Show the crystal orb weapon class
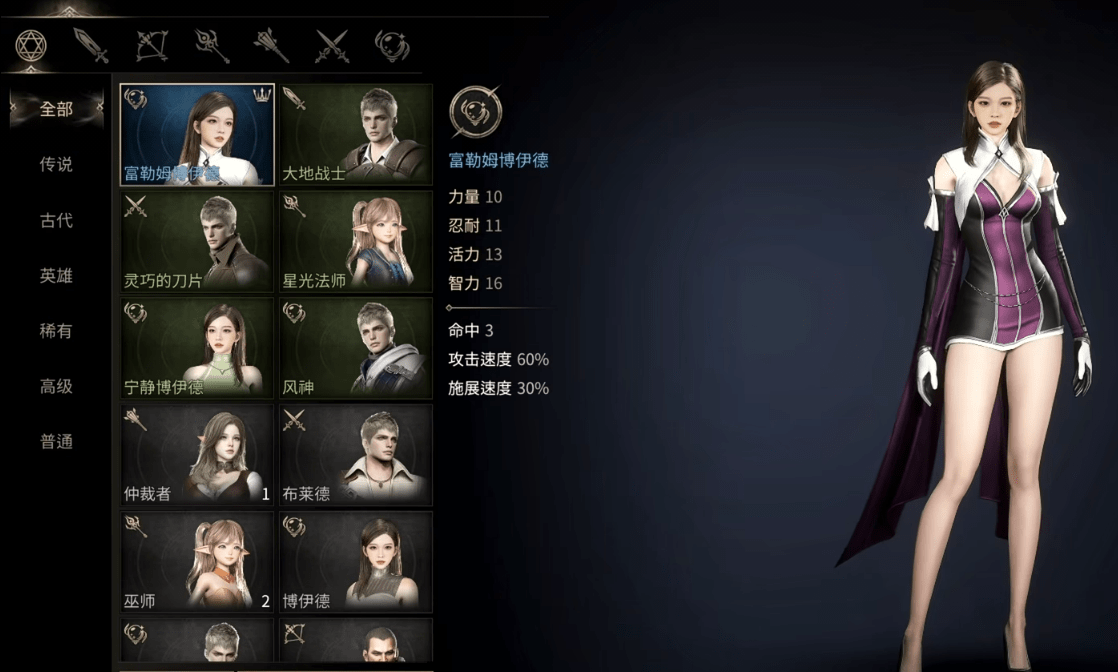Screen dimensions: 1118x672 click(390, 45)
